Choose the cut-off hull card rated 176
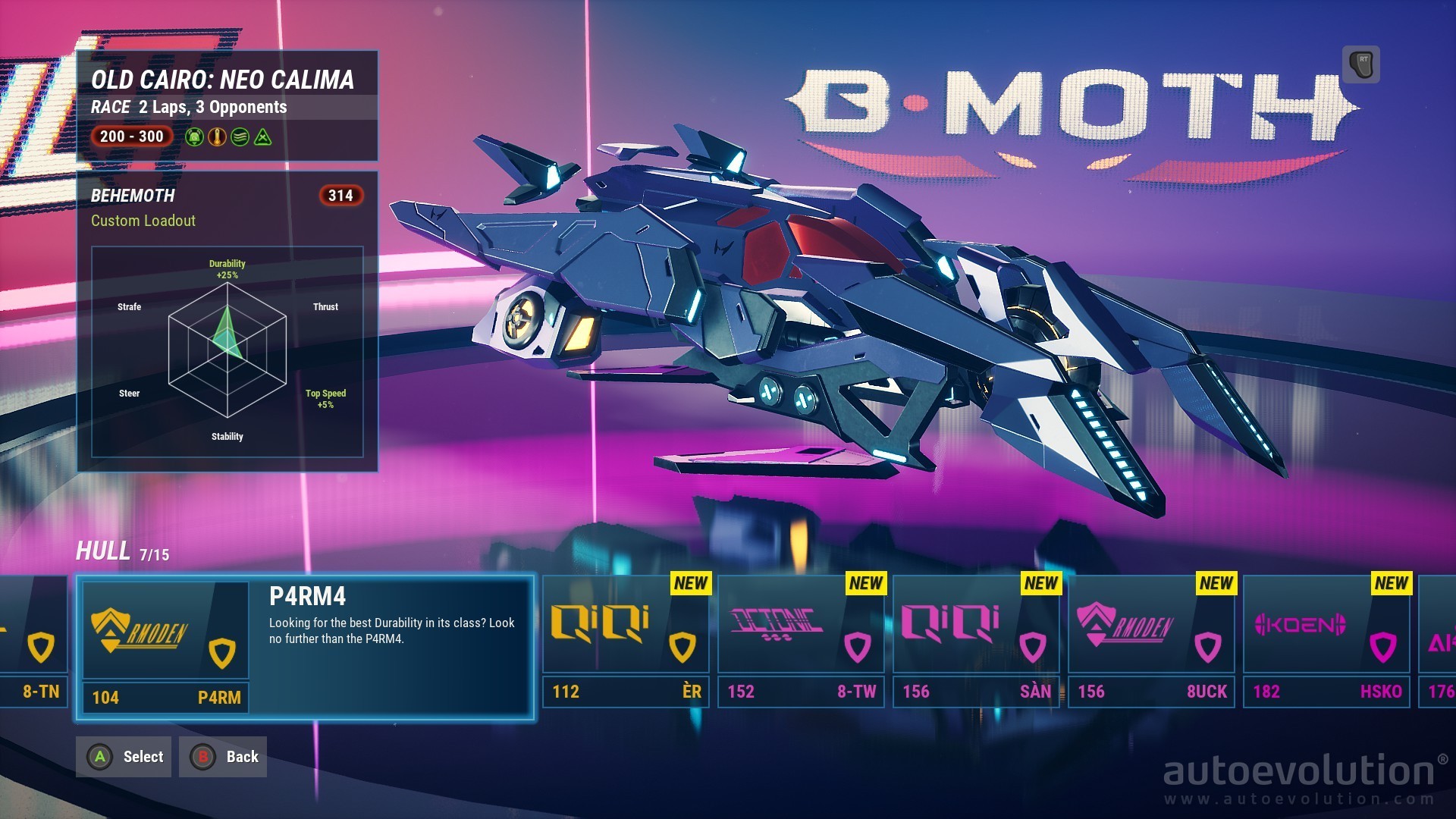The width and height of the screenshot is (1456, 819). click(x=1438, y=642)
